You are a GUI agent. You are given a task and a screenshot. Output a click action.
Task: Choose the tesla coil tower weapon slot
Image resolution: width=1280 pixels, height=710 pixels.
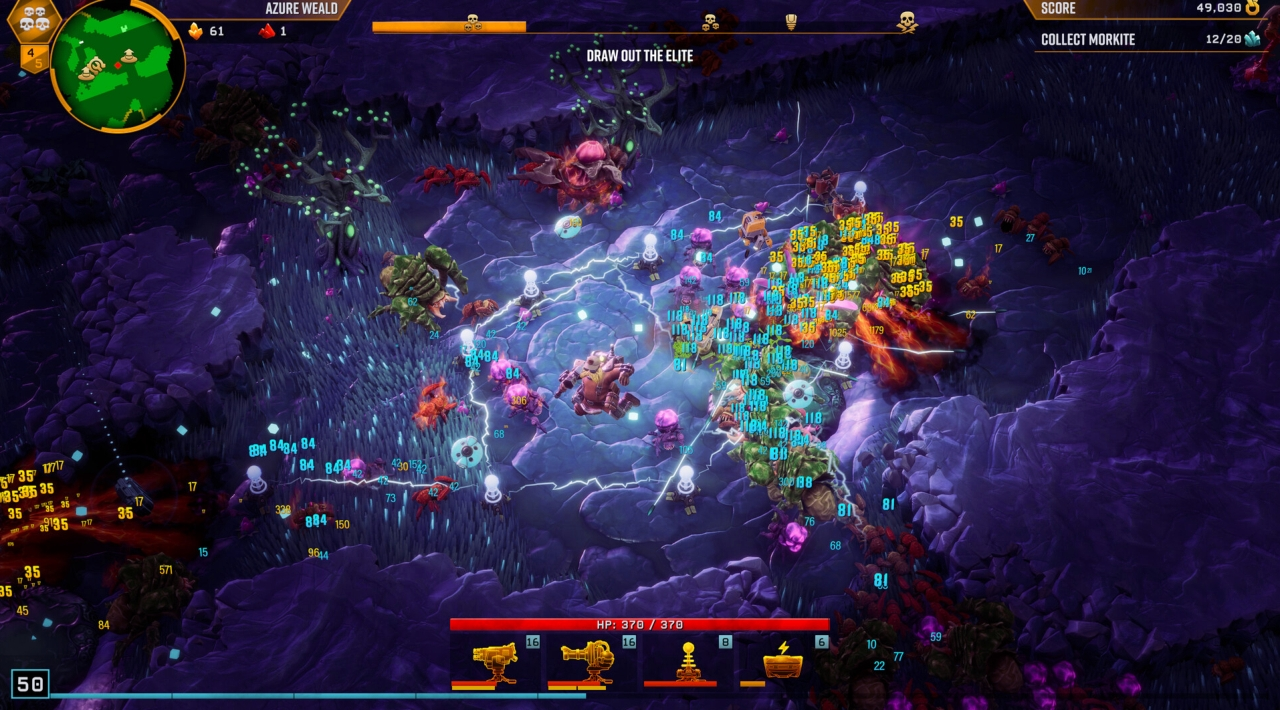688,660
